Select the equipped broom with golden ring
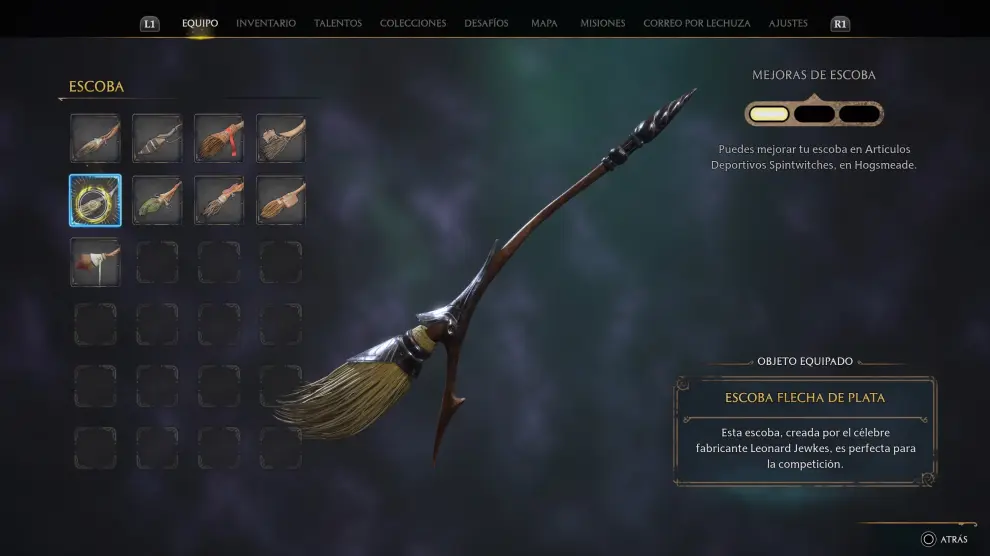Screen dimensions: 990x556 click(x=95, y=200)
